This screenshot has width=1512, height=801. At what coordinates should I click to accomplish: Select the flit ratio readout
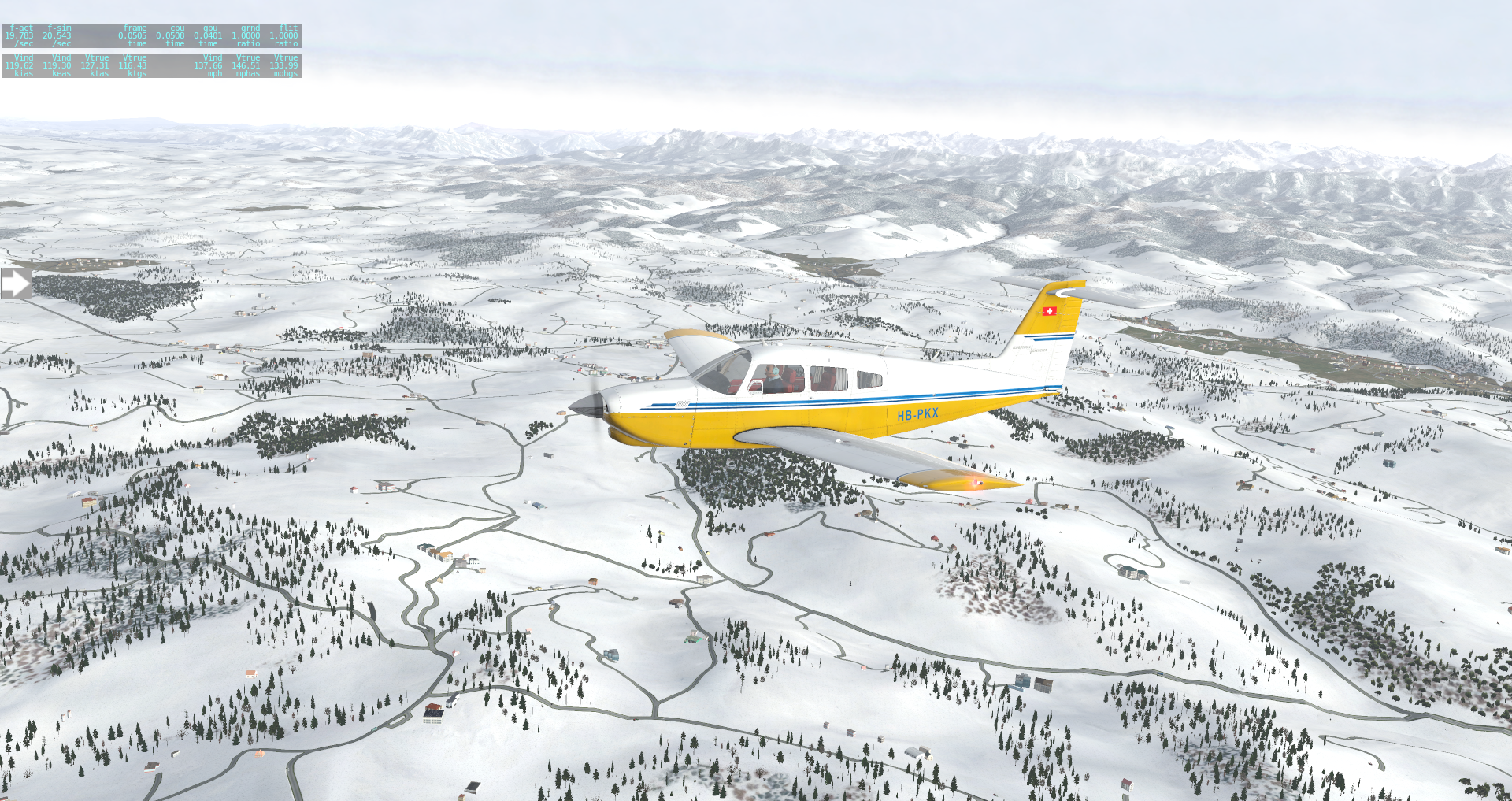(283, 35)
